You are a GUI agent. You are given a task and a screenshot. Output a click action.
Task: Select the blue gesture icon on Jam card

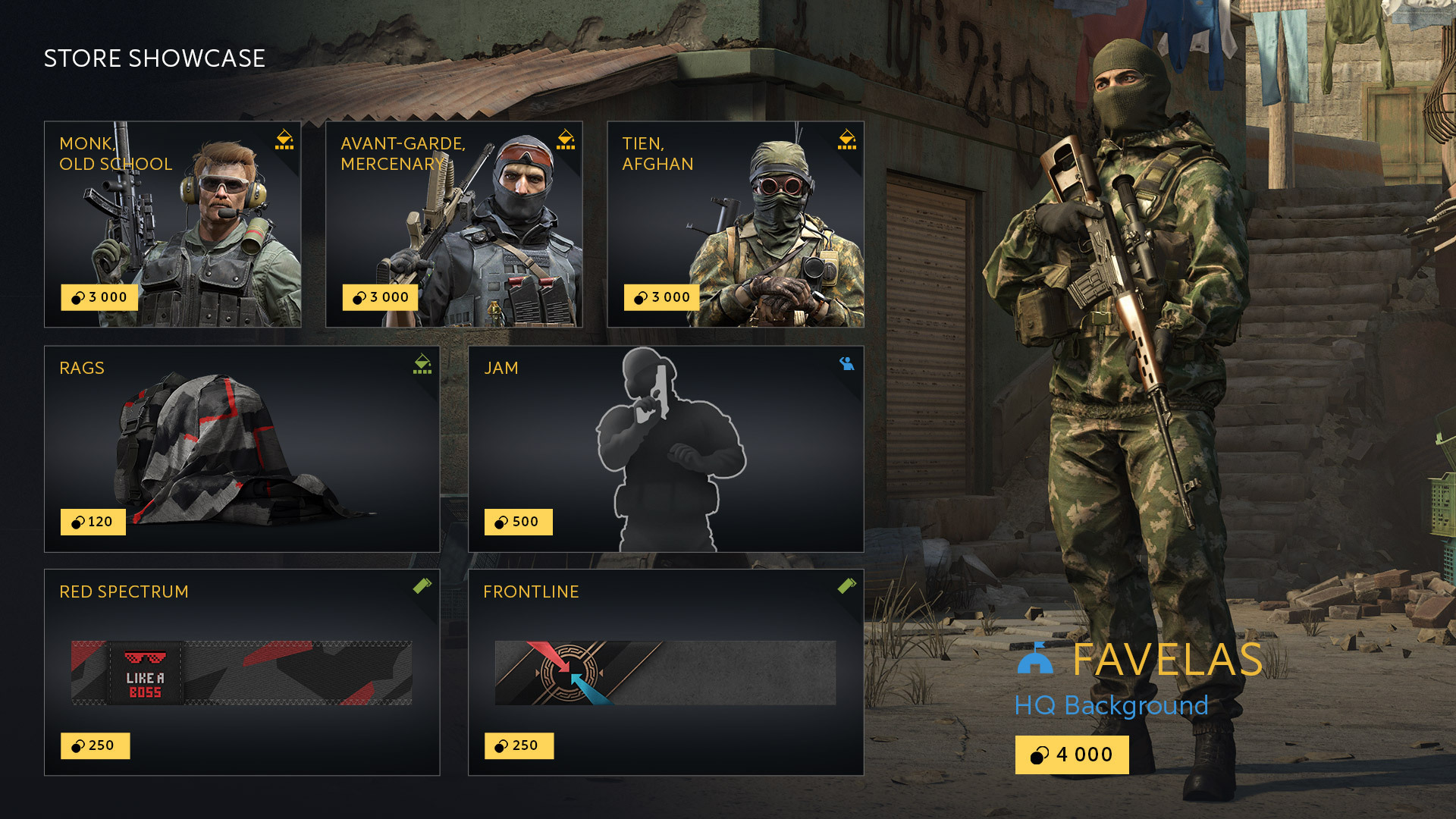point(846,363)
